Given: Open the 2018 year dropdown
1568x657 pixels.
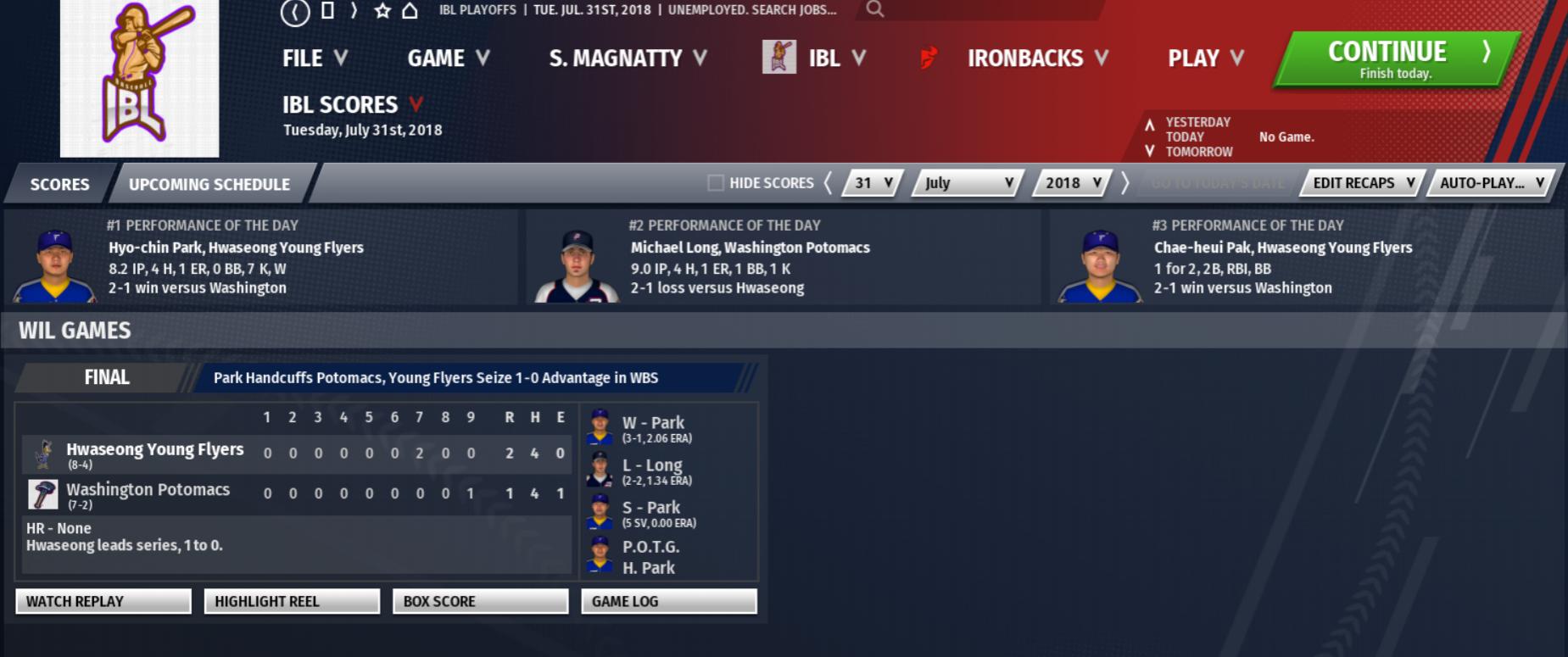Looking at the screenshot, I should click(1073, 183).
